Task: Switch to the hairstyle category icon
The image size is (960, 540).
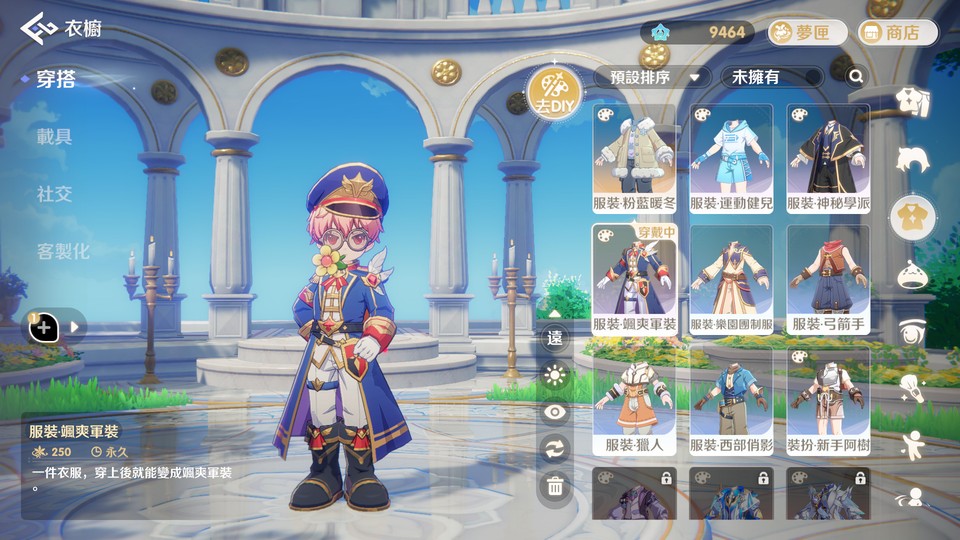Action: tap(912, 159)
